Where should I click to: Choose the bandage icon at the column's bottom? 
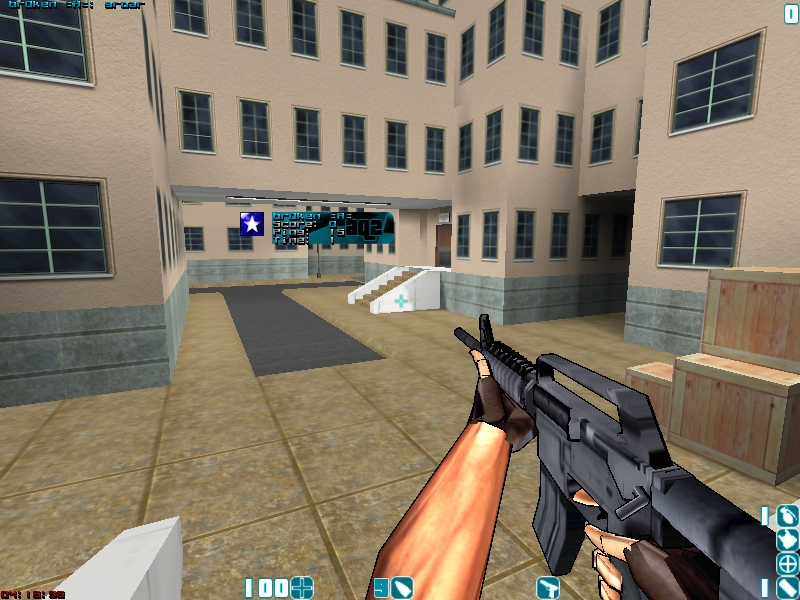tap(788, 587)
